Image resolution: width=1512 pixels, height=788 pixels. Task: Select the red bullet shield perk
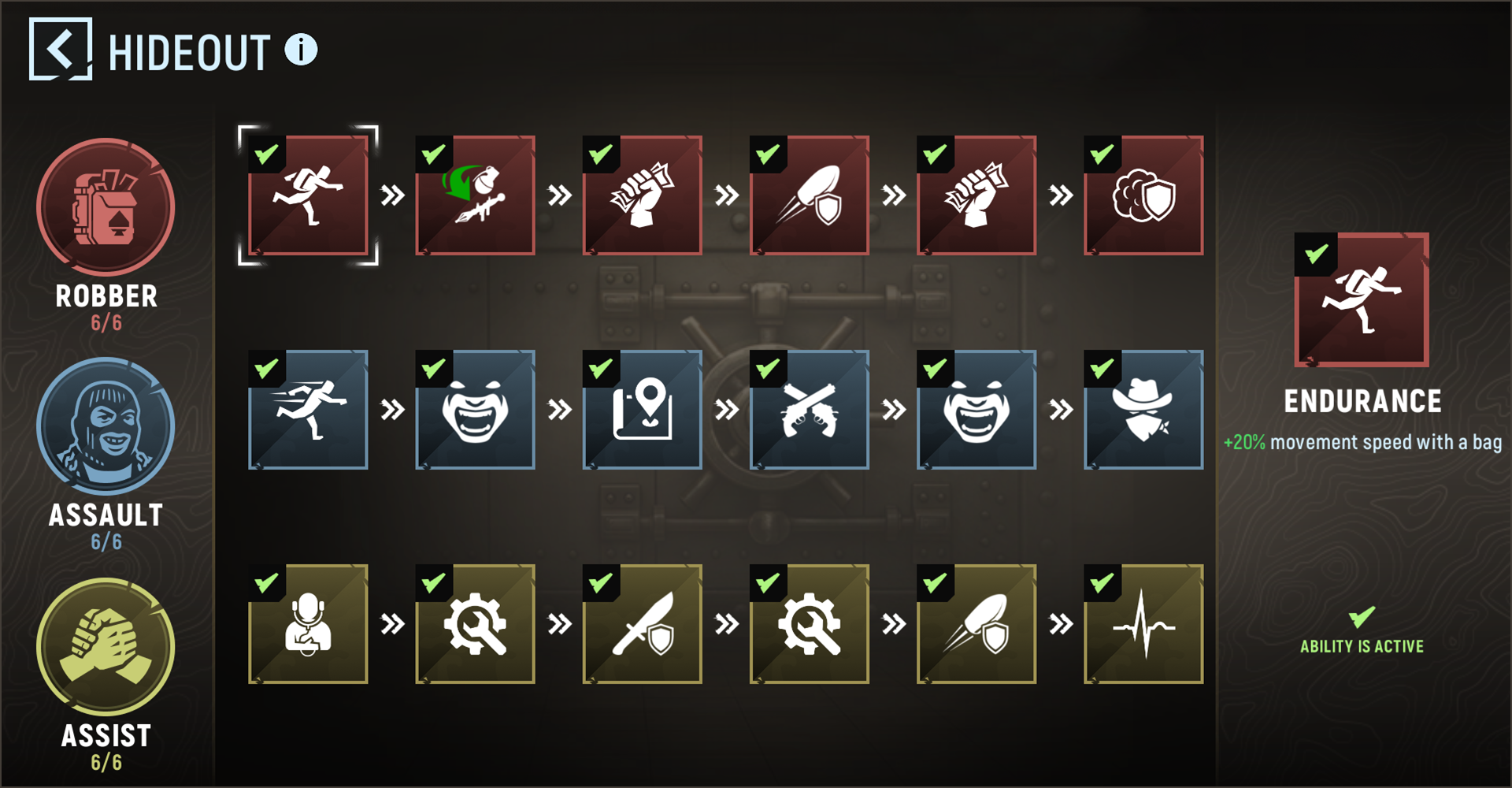810,195
